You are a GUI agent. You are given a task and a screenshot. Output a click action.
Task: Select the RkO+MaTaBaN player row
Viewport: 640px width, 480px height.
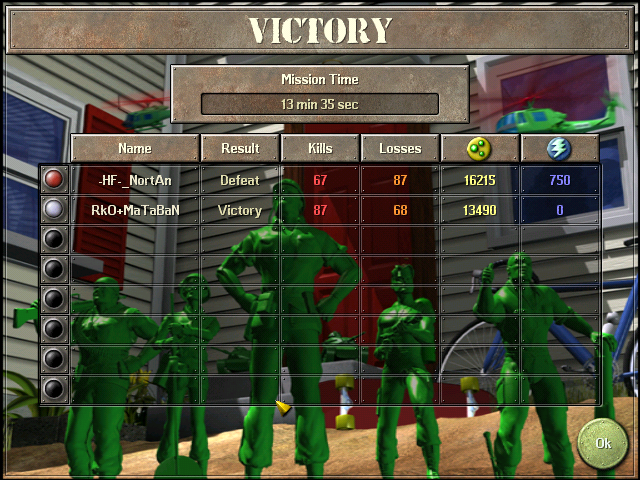coord(134,210)
